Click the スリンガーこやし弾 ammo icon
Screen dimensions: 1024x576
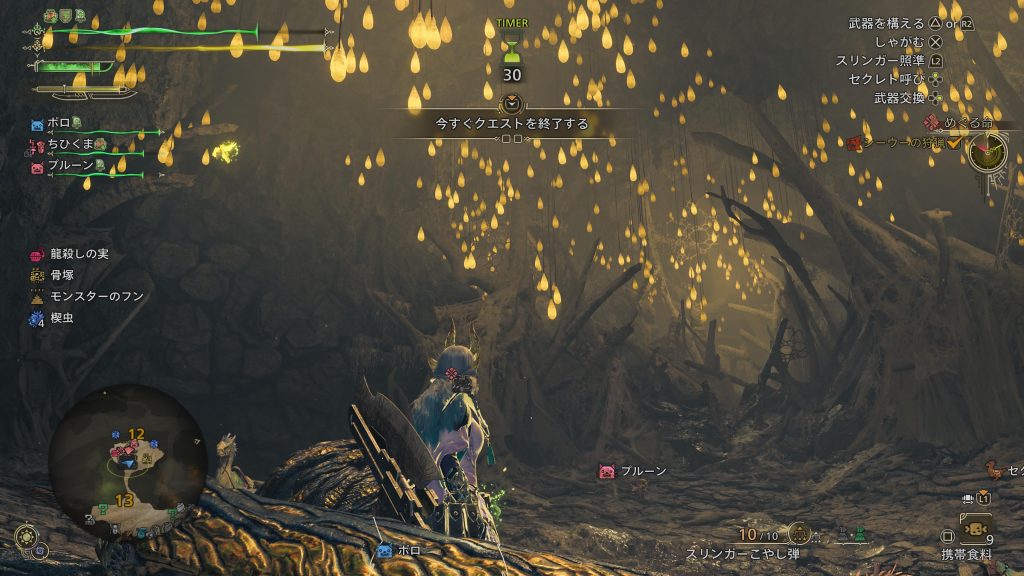[798, 533]
